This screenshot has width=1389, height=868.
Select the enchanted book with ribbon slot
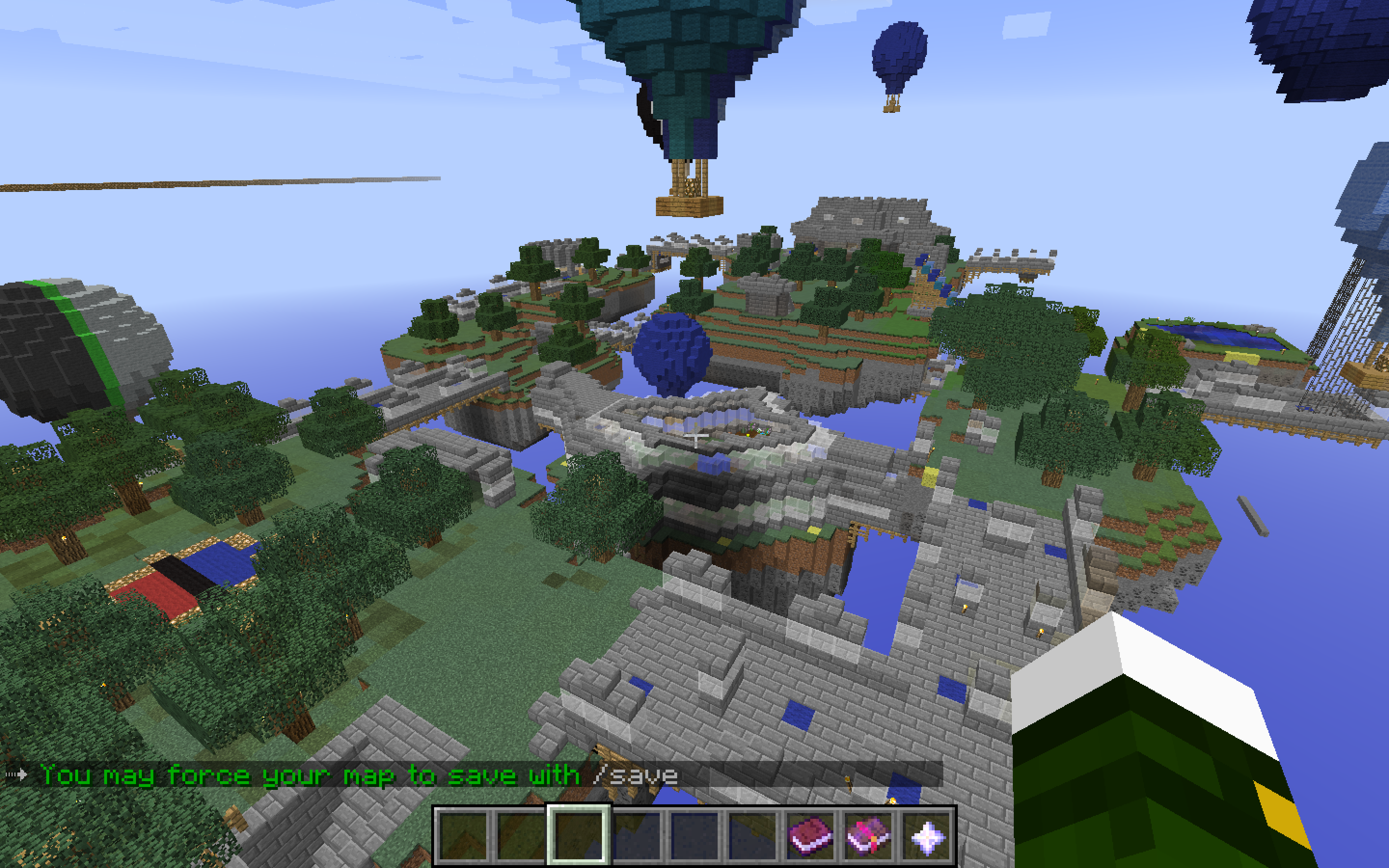(x=868, y=835)
